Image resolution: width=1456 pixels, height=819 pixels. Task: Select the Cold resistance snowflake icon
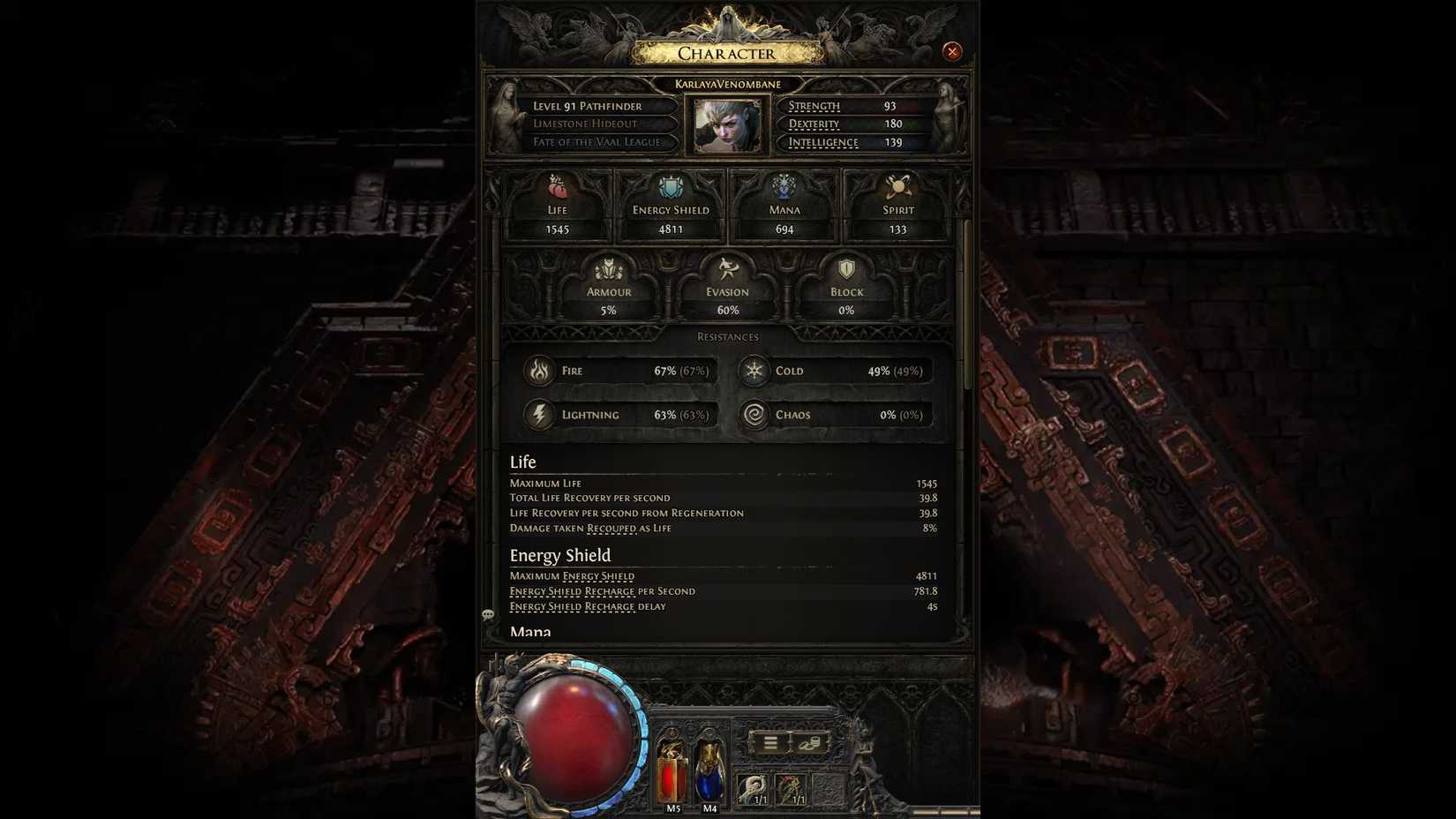click(x=755, y=371)
